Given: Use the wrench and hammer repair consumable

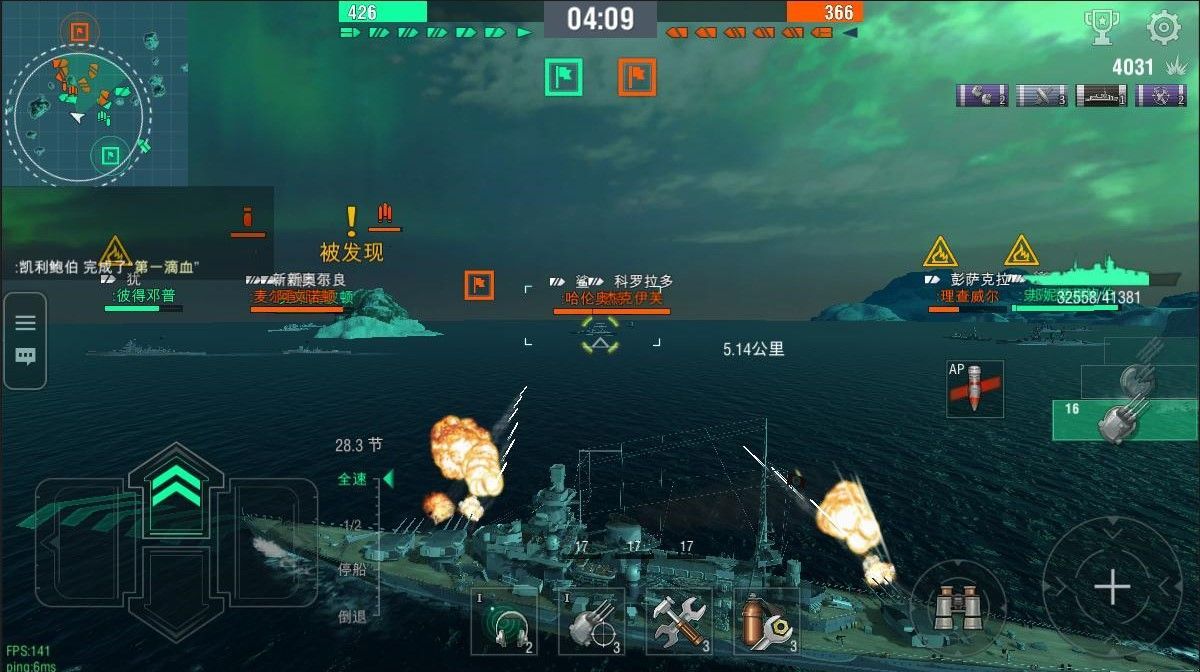Looking at the screenshot, I should pyautogui.click(x=679, y=621).
